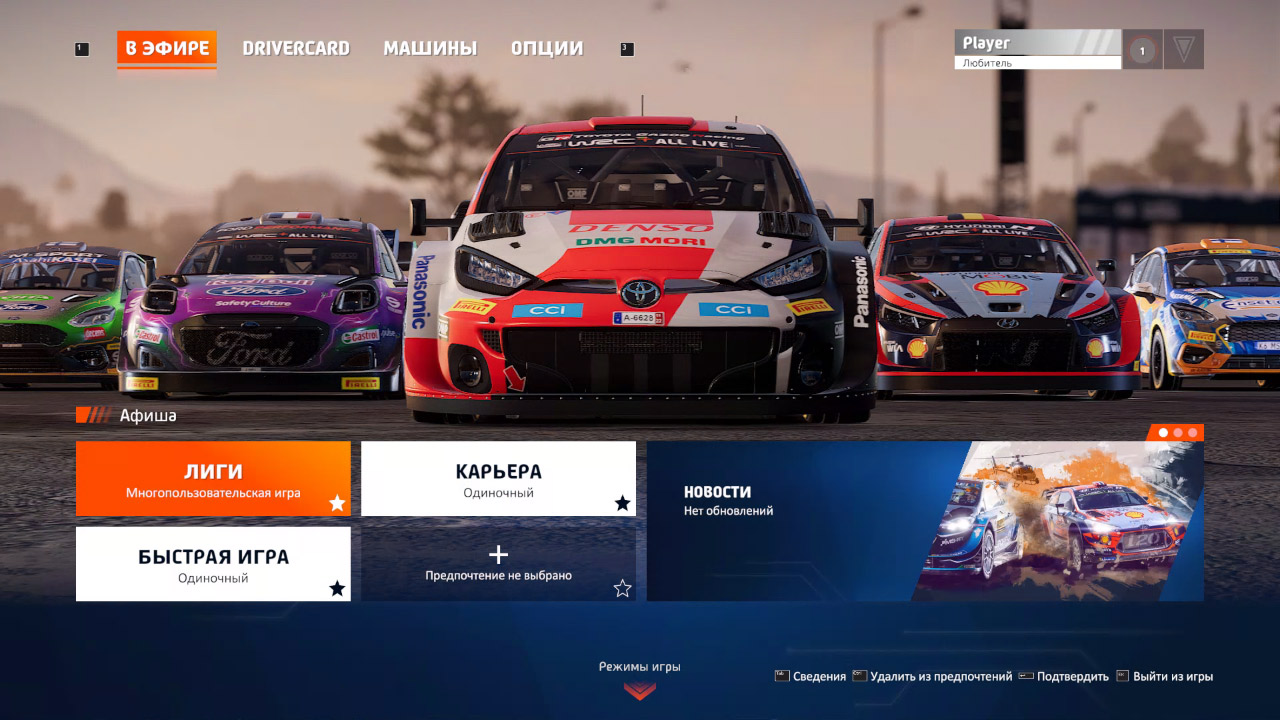Click the triangle emblem in the player card
The image size is (1280, 720).
pos(1184,48)
